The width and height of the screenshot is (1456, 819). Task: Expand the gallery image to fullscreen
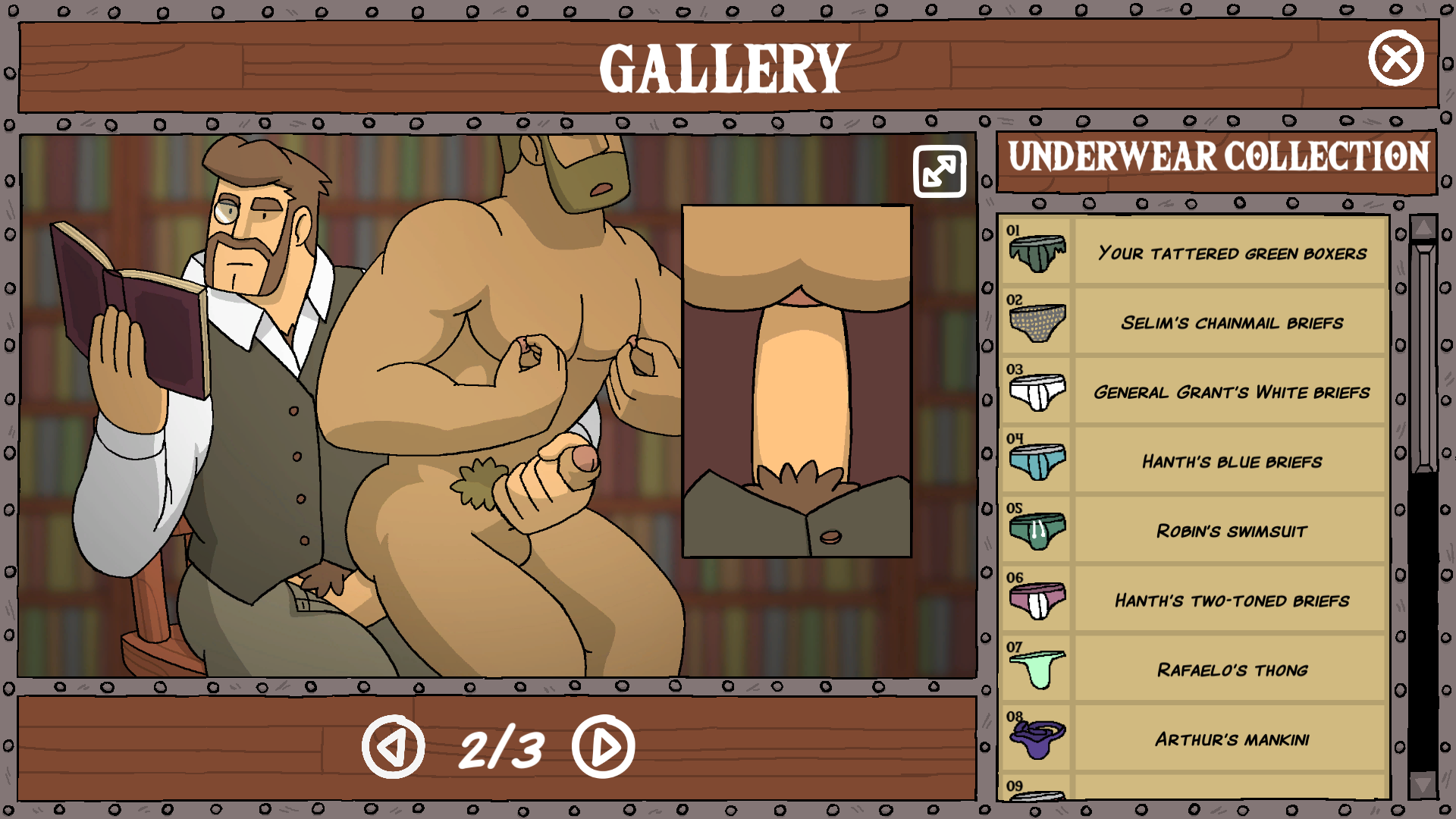pos(940,171)
